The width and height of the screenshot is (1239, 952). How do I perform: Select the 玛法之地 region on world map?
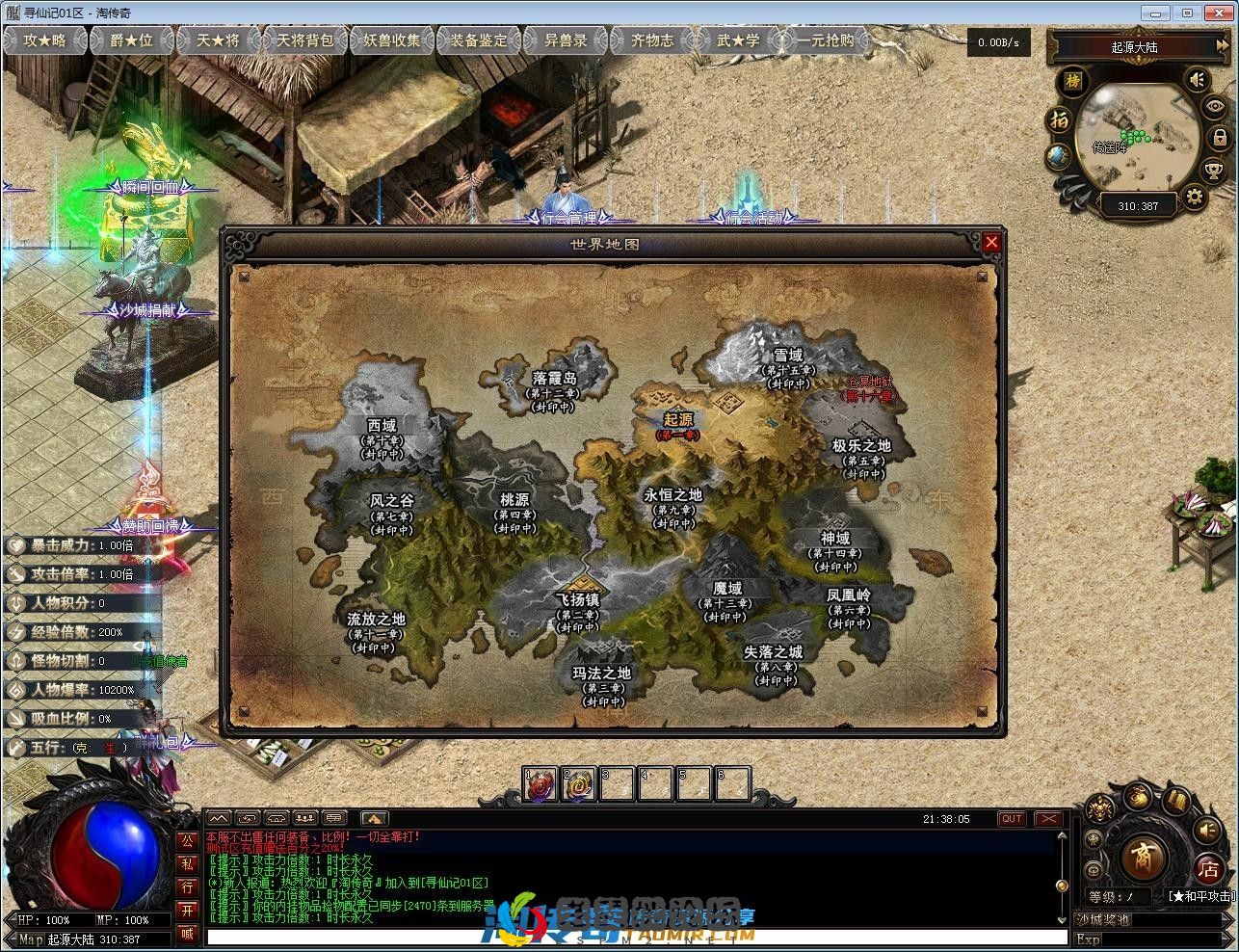[602, 674]
